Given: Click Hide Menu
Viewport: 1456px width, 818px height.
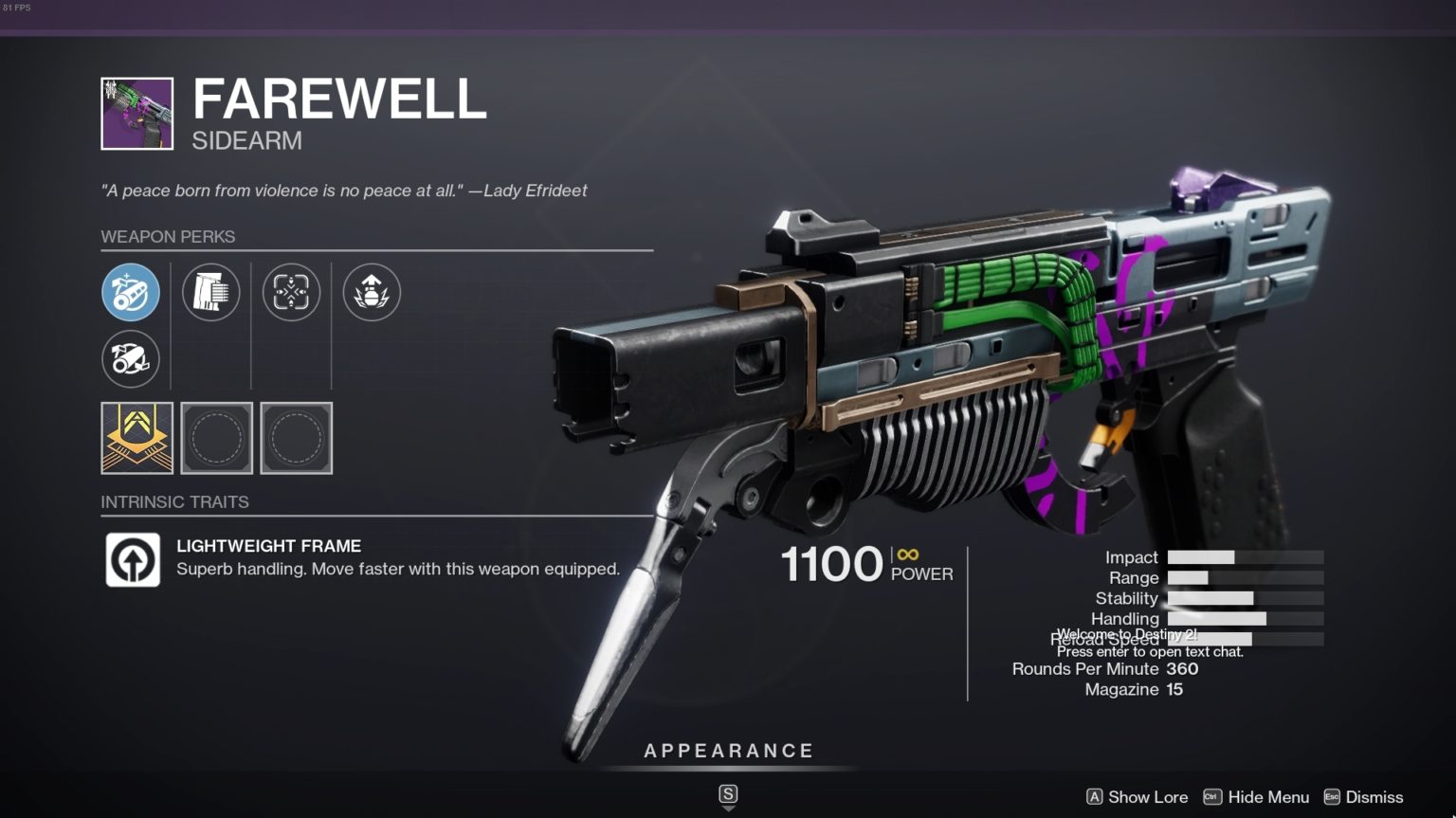Looking at the screenshot, I should (1268, 797).
